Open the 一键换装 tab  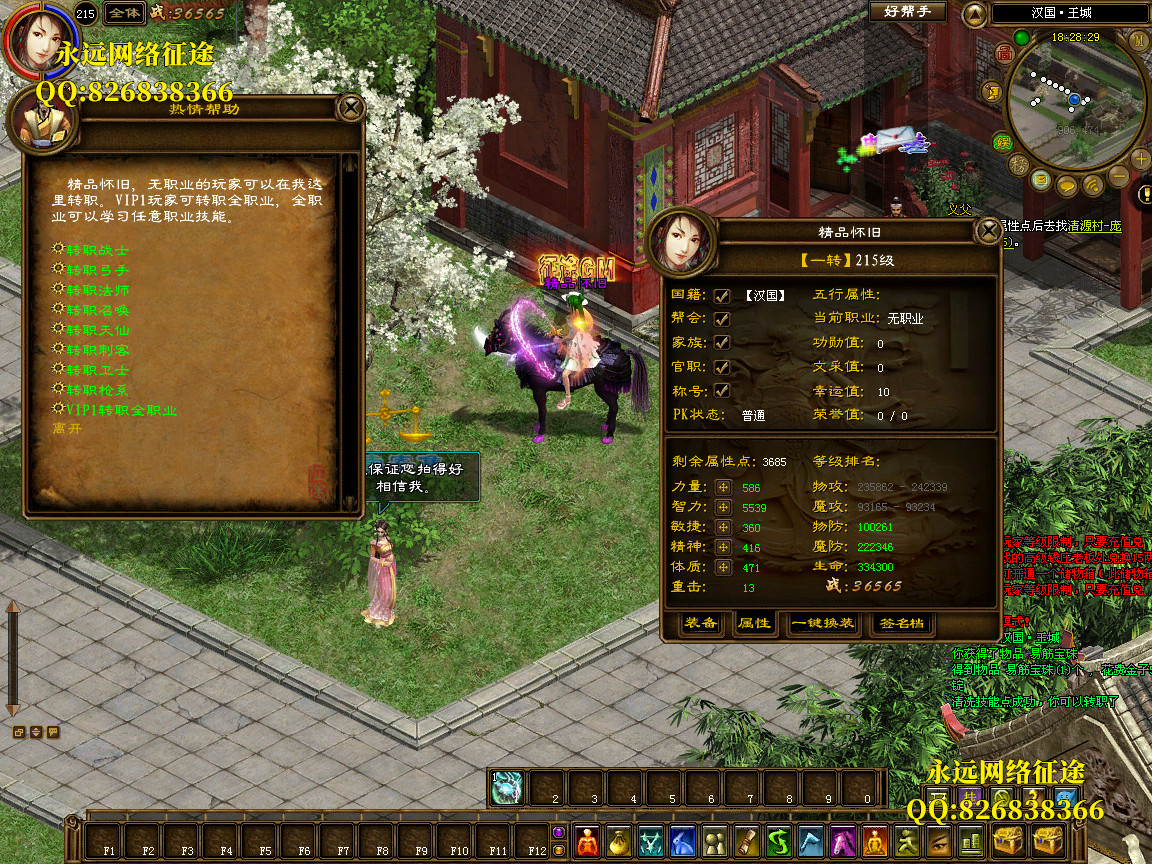pos(823,623)
